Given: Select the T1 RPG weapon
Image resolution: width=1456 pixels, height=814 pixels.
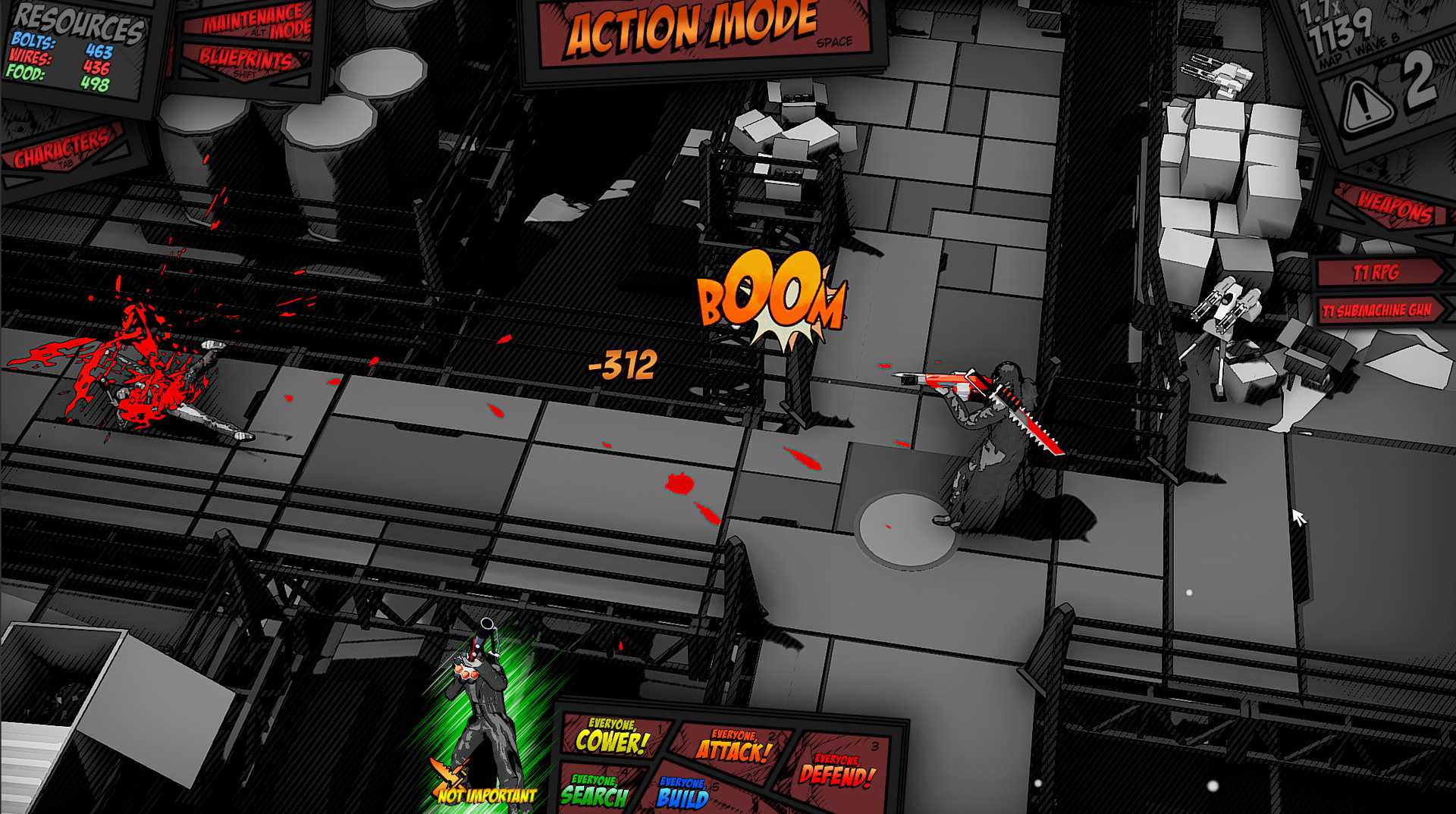Looking at the screenshot, I should (1378, 272).
